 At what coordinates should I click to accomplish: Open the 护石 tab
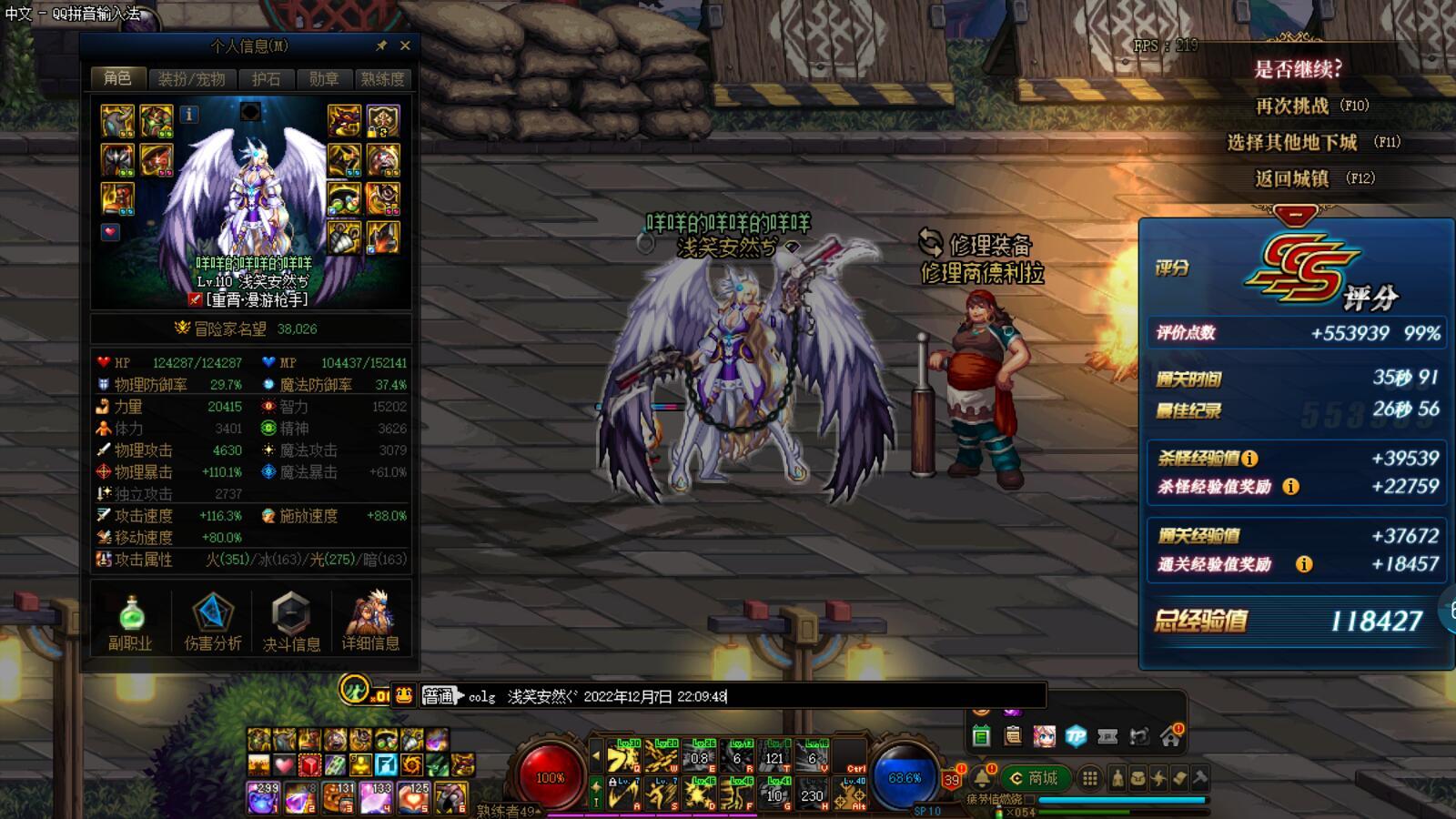(266, 79)
